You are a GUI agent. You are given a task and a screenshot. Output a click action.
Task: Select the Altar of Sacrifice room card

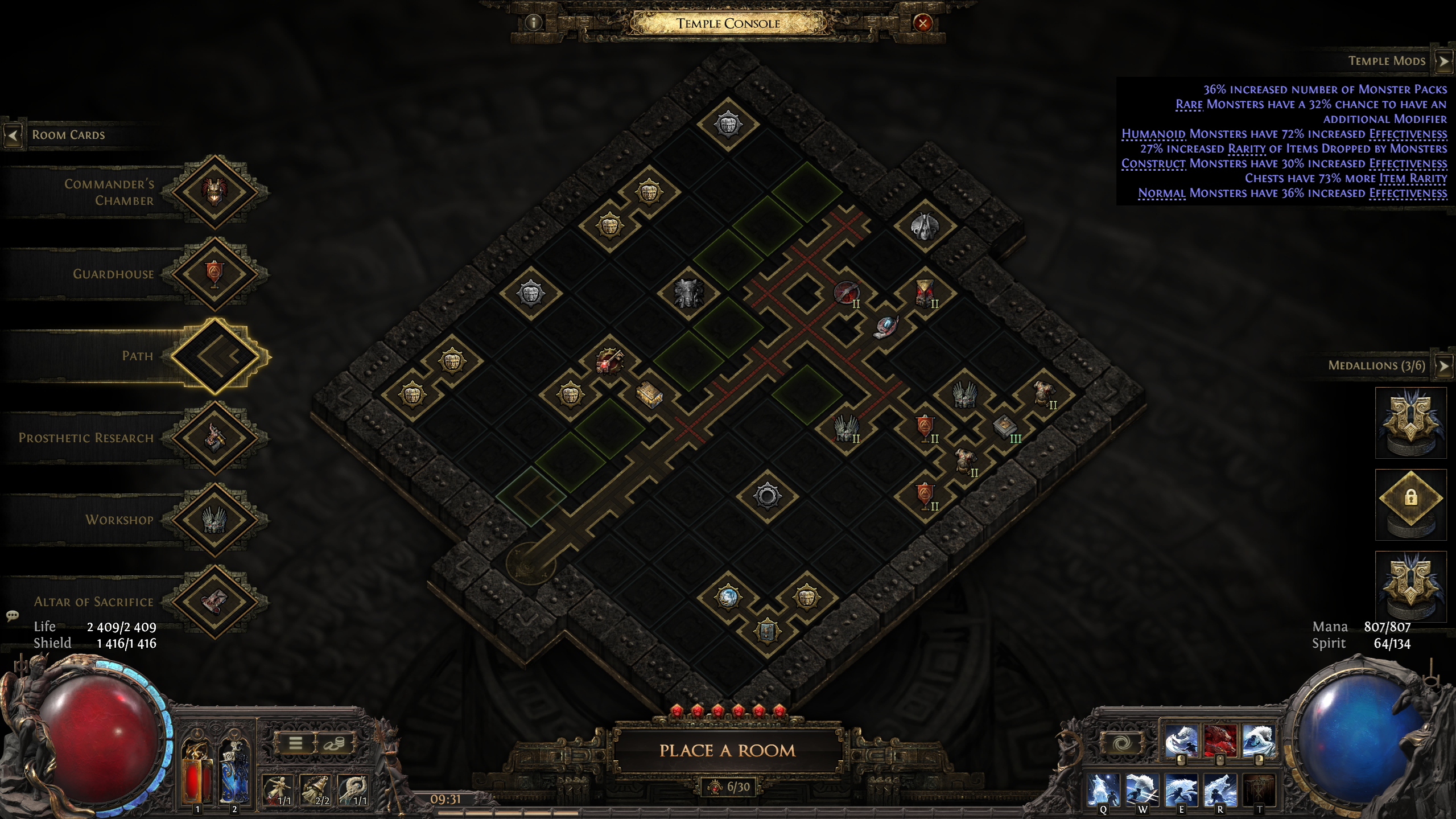[215, 602]
